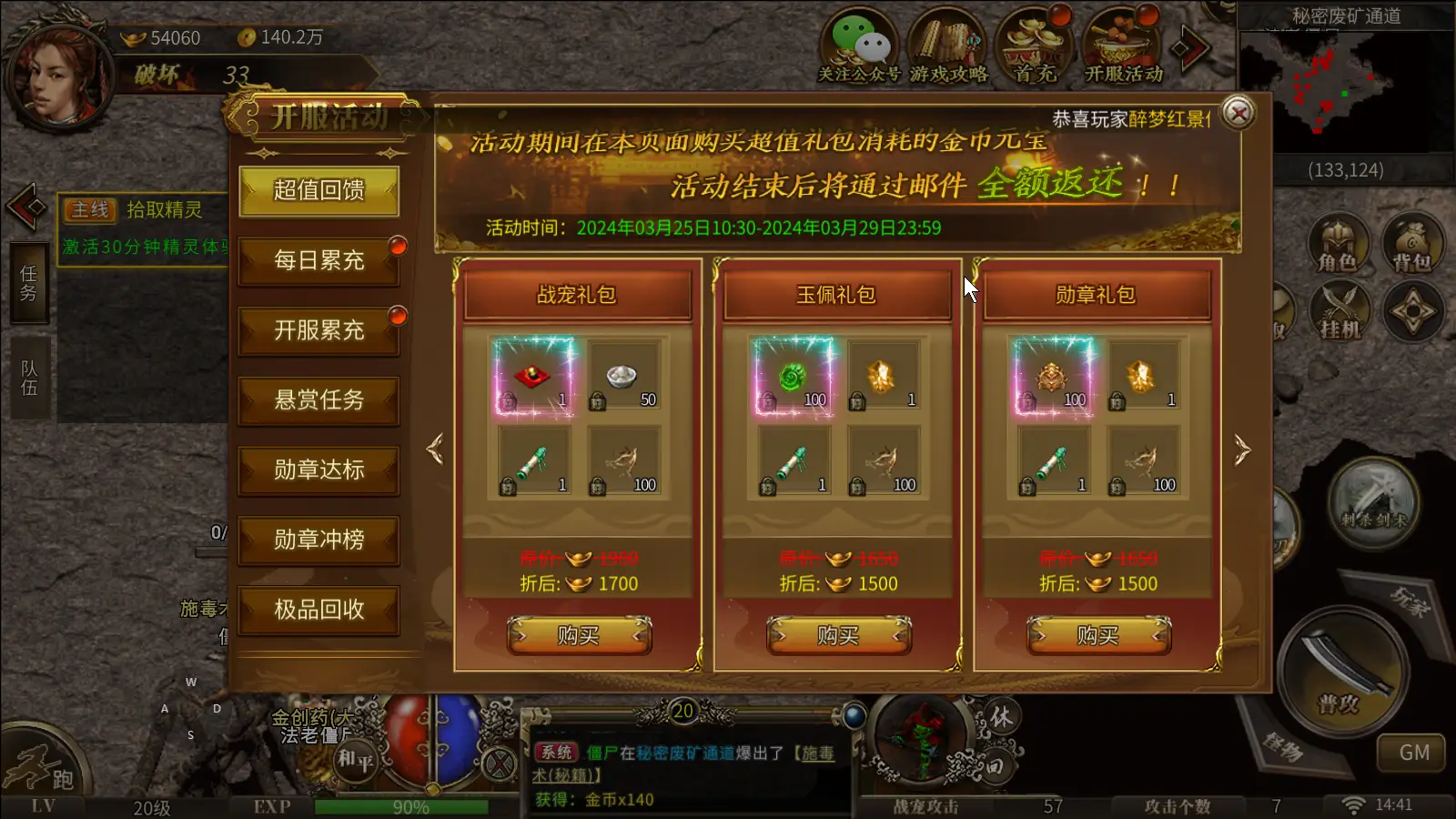Buy the 勋章礼包 pack
This screenshot has width=1456, height=819.
1097,635
